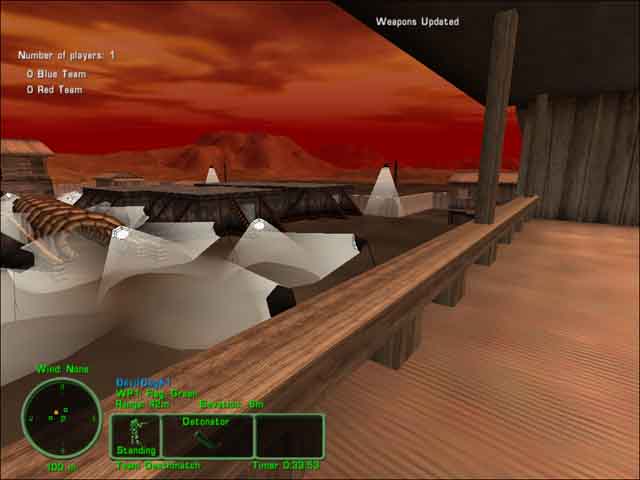Click the Standing soldier stance icon
640x480 pixels.
pyautogui.click(x=136, y=435)
